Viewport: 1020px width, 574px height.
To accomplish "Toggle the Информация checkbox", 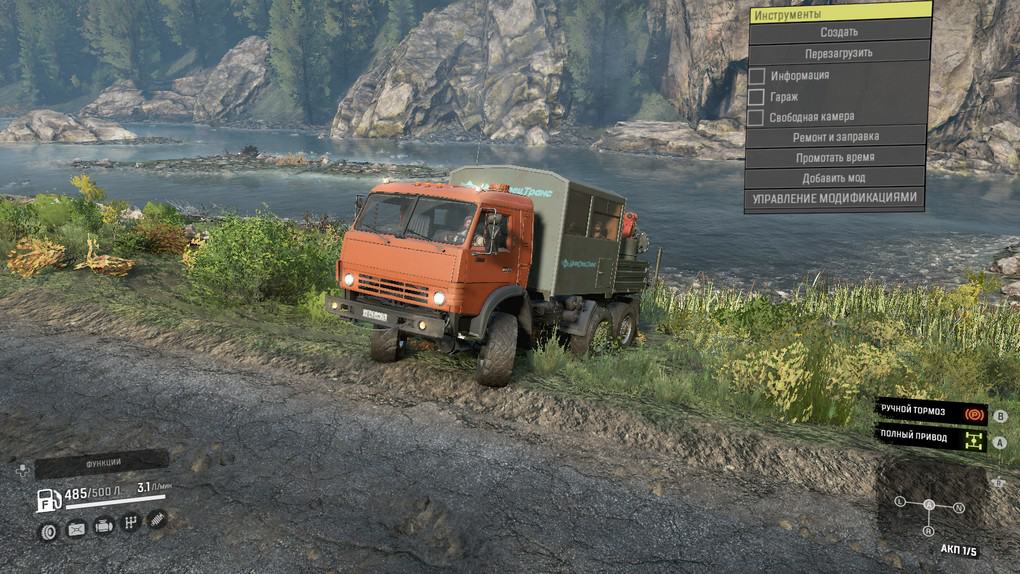I will [x=757, y=76].
